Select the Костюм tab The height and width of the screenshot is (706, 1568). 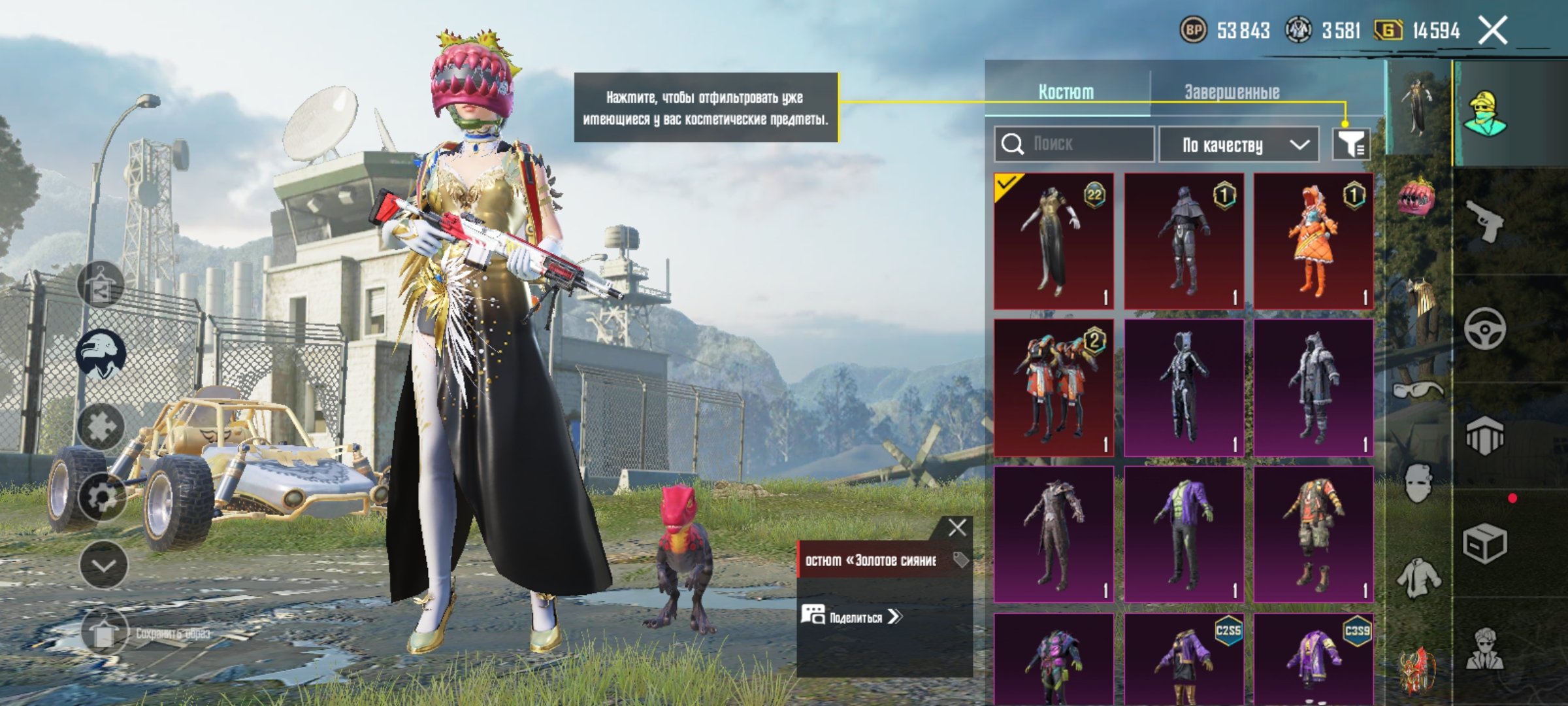point(1066,92)
